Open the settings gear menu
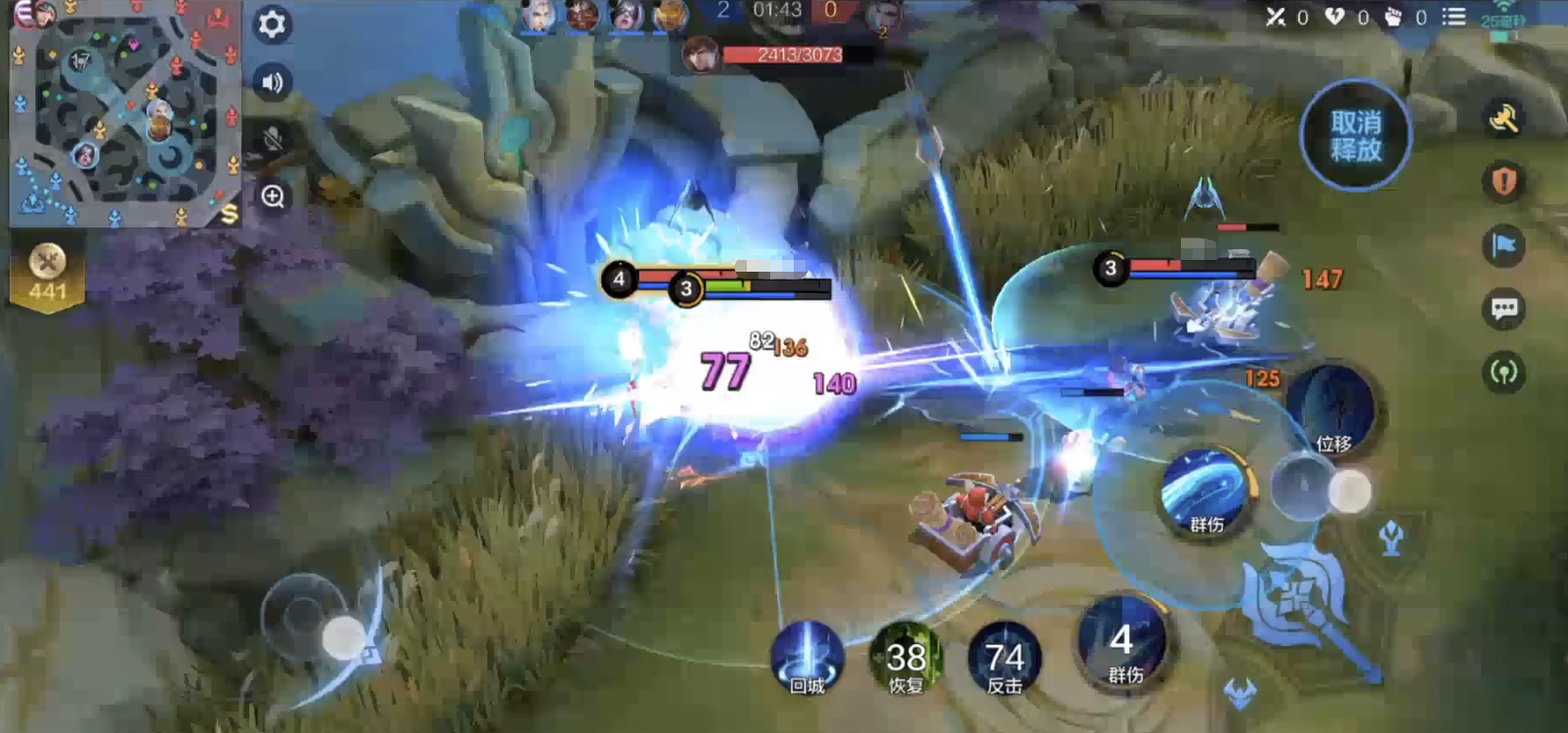The height and width of the screenshot is (733, 1568). pyautogui.click(x=272, y=23)
